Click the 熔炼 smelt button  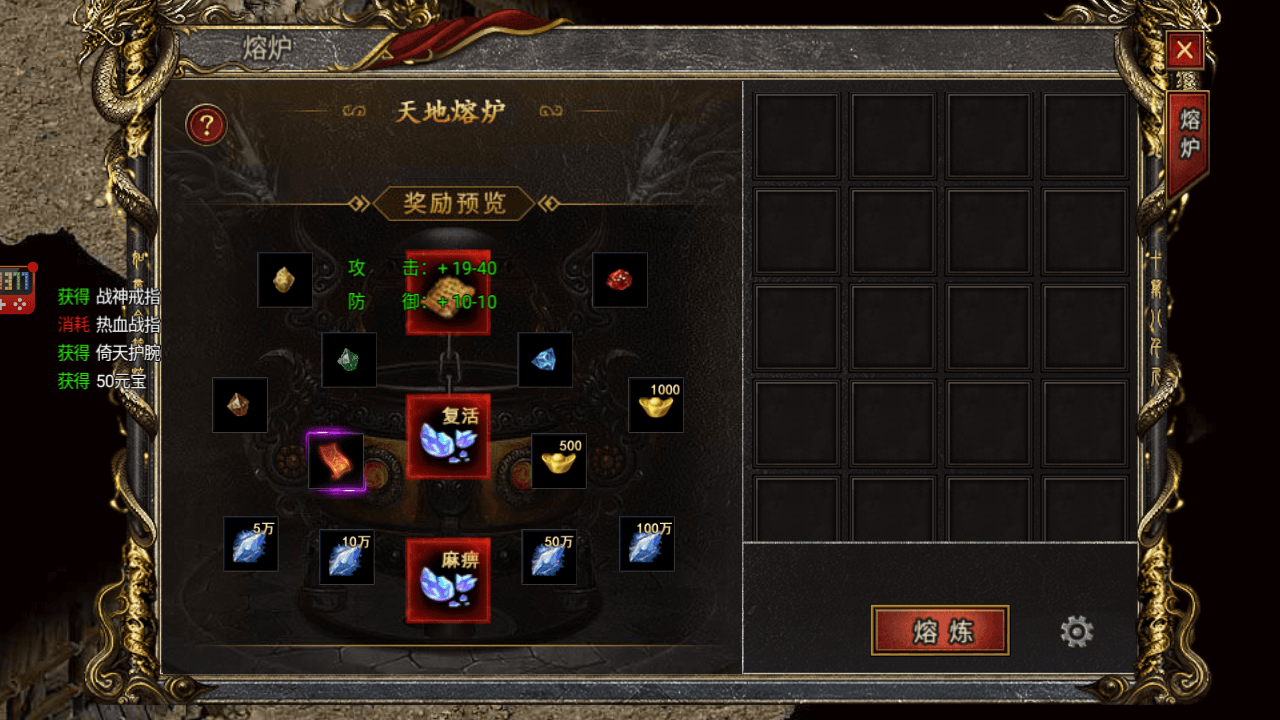coord(940,630)
